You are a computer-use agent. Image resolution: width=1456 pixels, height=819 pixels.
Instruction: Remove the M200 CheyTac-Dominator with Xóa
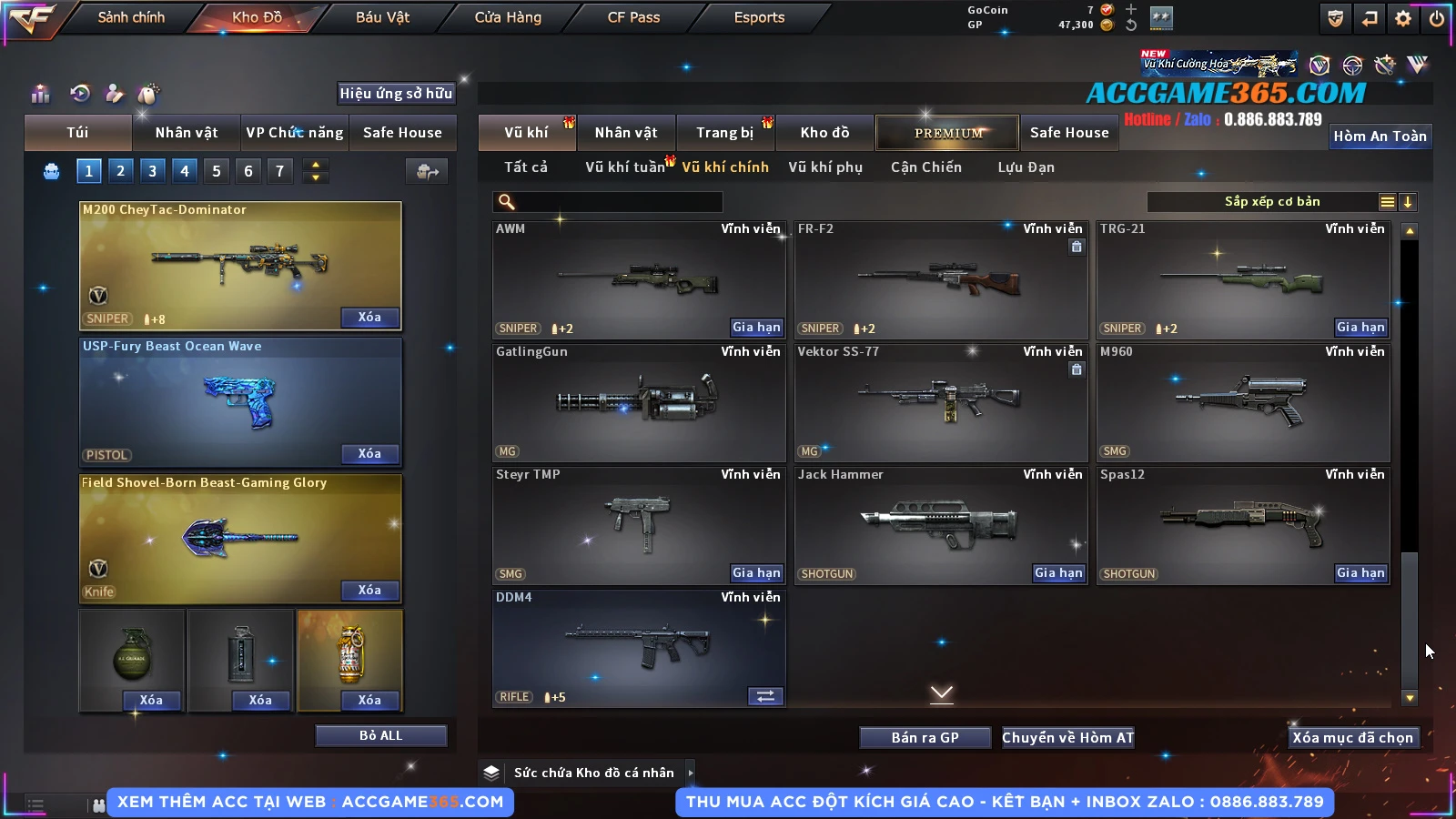[x=369, y=318]
